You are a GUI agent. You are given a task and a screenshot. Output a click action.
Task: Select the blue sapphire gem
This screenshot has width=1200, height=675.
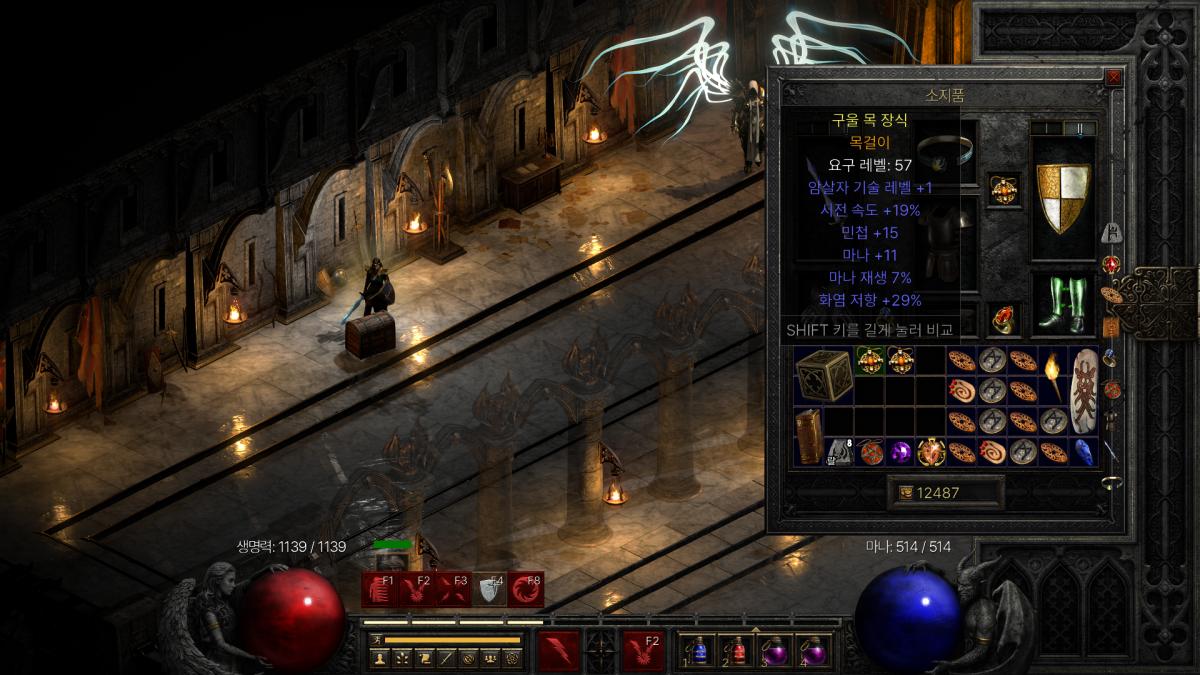coord(1084,452)
